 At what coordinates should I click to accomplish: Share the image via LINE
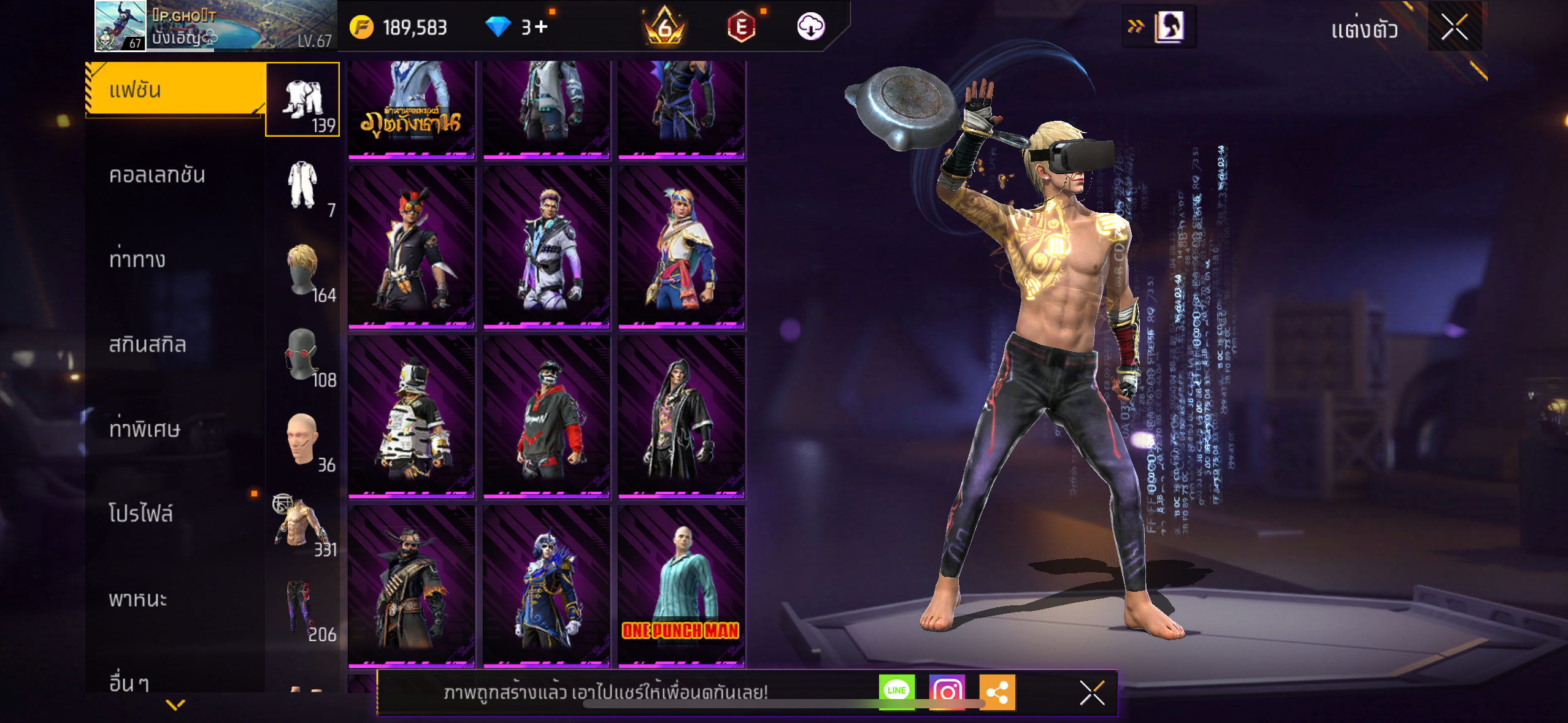coord(896,692)
